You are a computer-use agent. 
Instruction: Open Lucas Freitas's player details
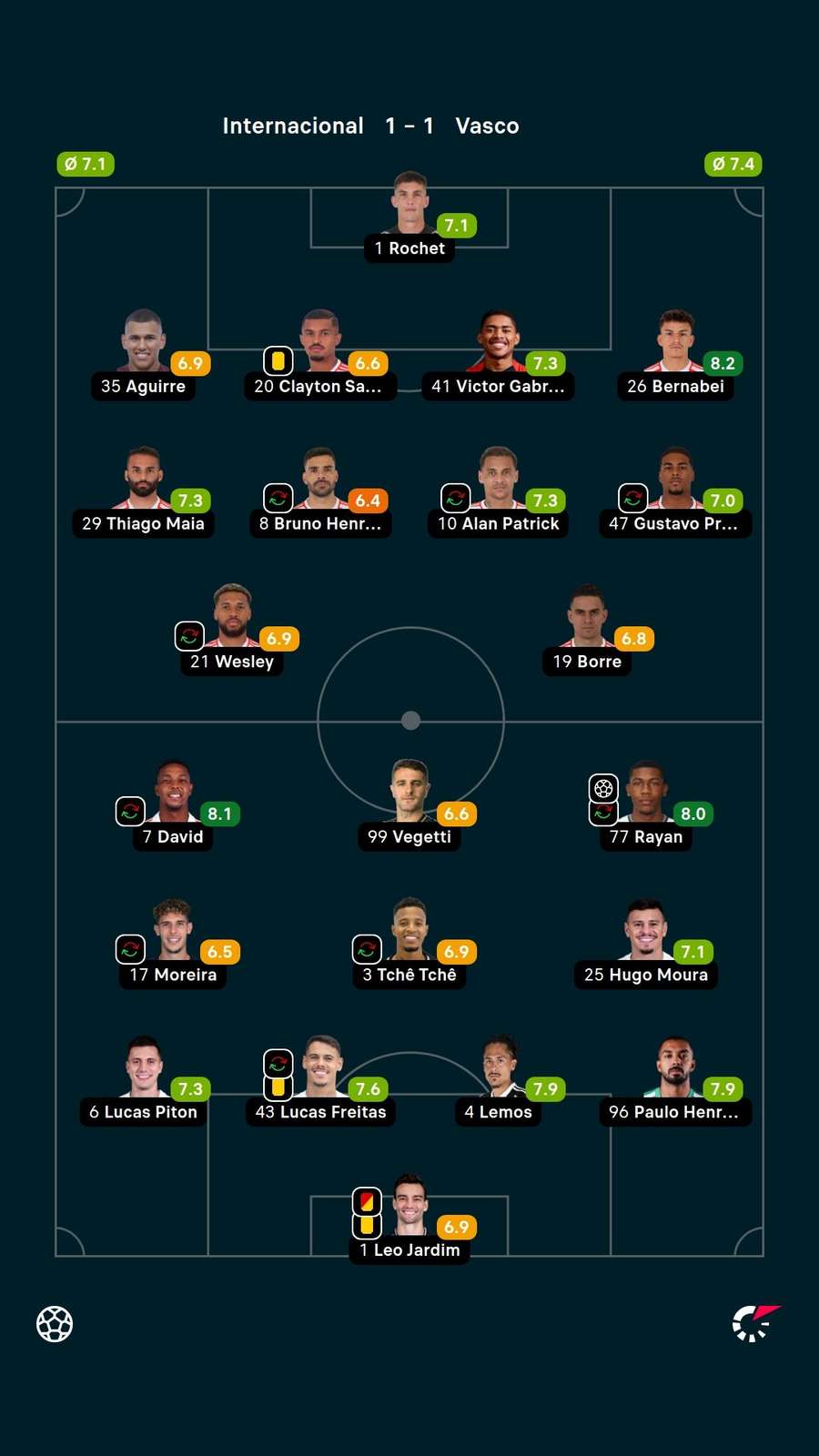pyautogui.click(x=320, y=1080)
